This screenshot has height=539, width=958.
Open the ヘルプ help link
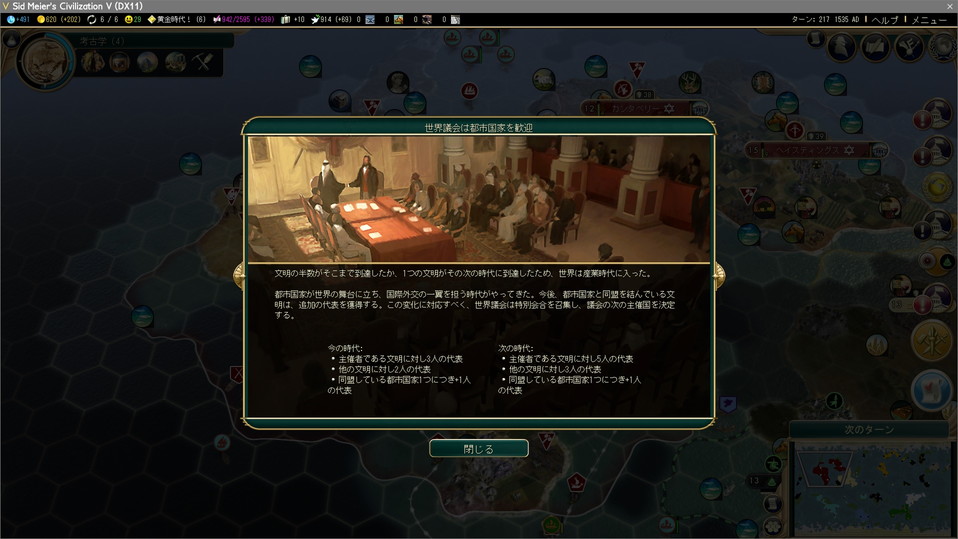[884, 20]
